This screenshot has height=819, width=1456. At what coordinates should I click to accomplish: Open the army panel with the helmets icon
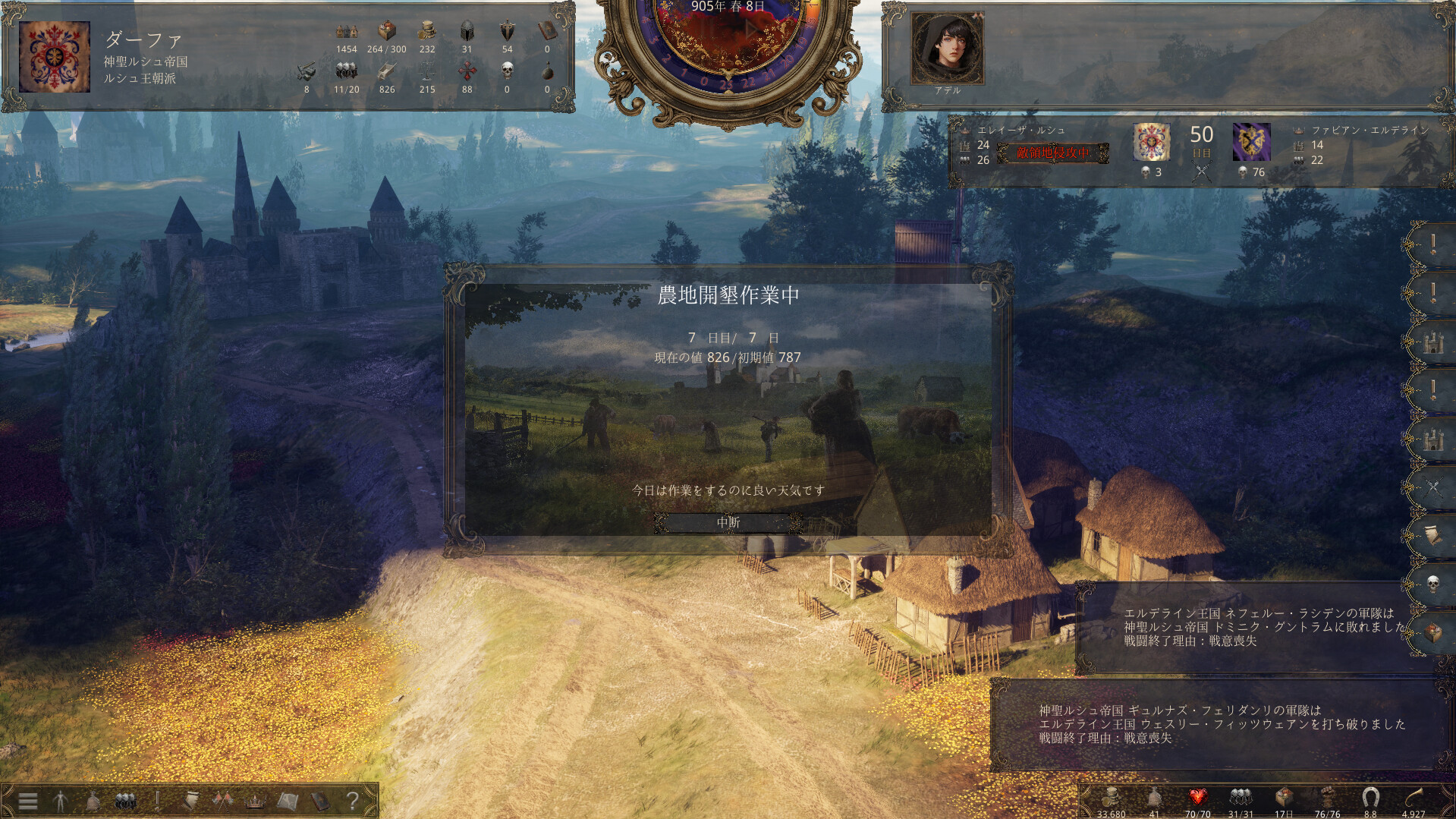point(125,802)
